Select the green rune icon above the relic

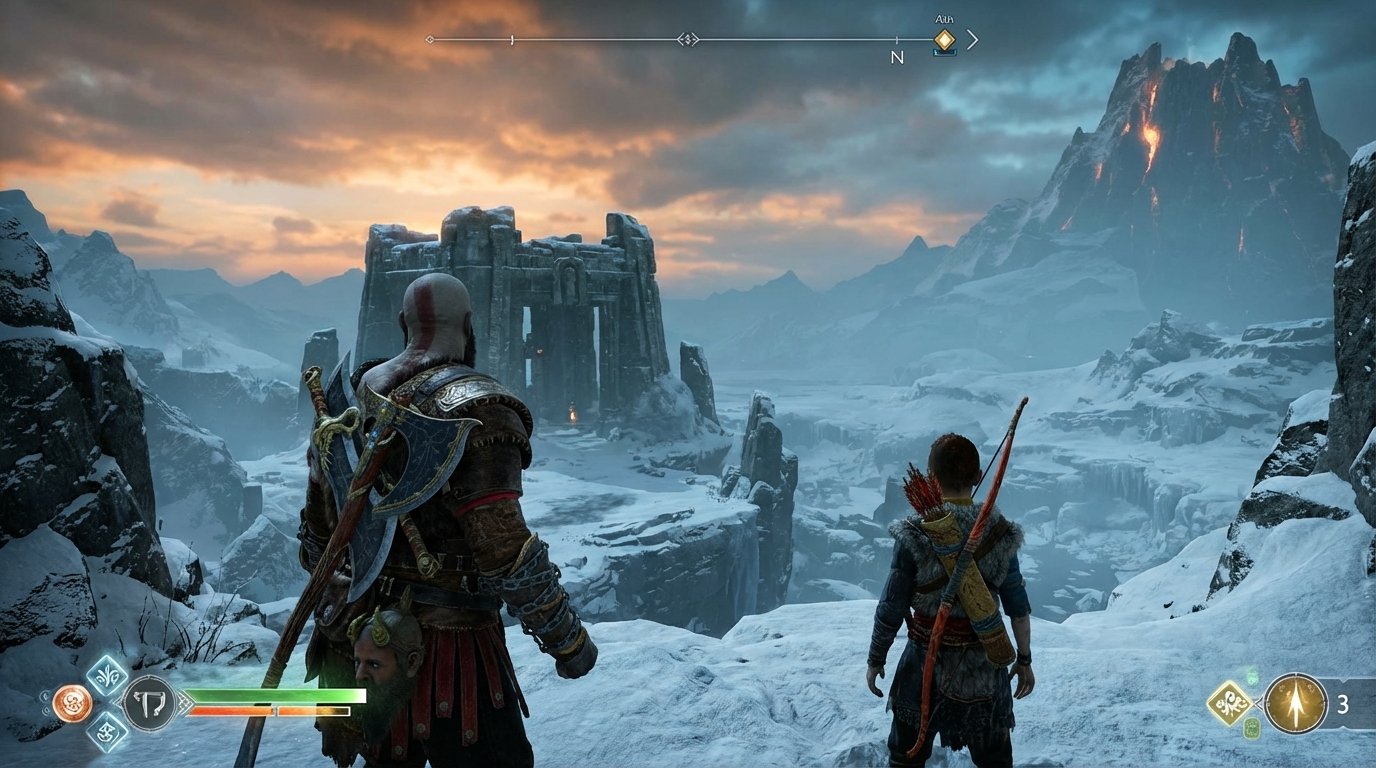pos(1253,676)
